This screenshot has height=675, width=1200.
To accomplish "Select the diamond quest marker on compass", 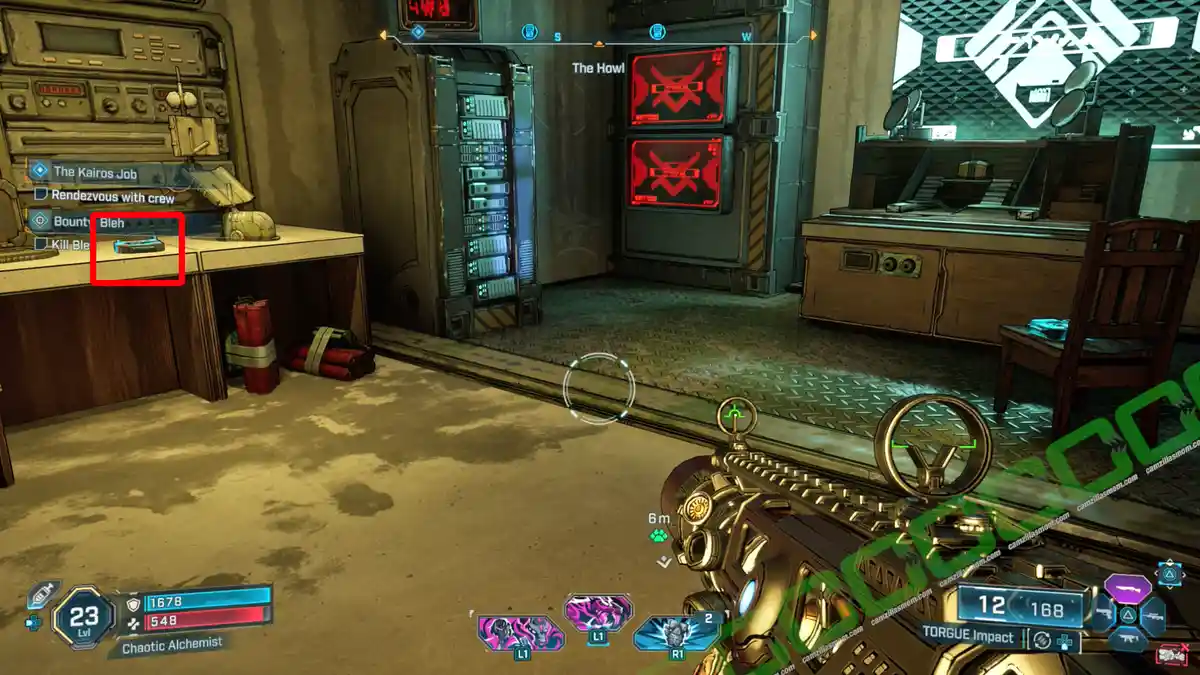I will click(x=418, y=32).
